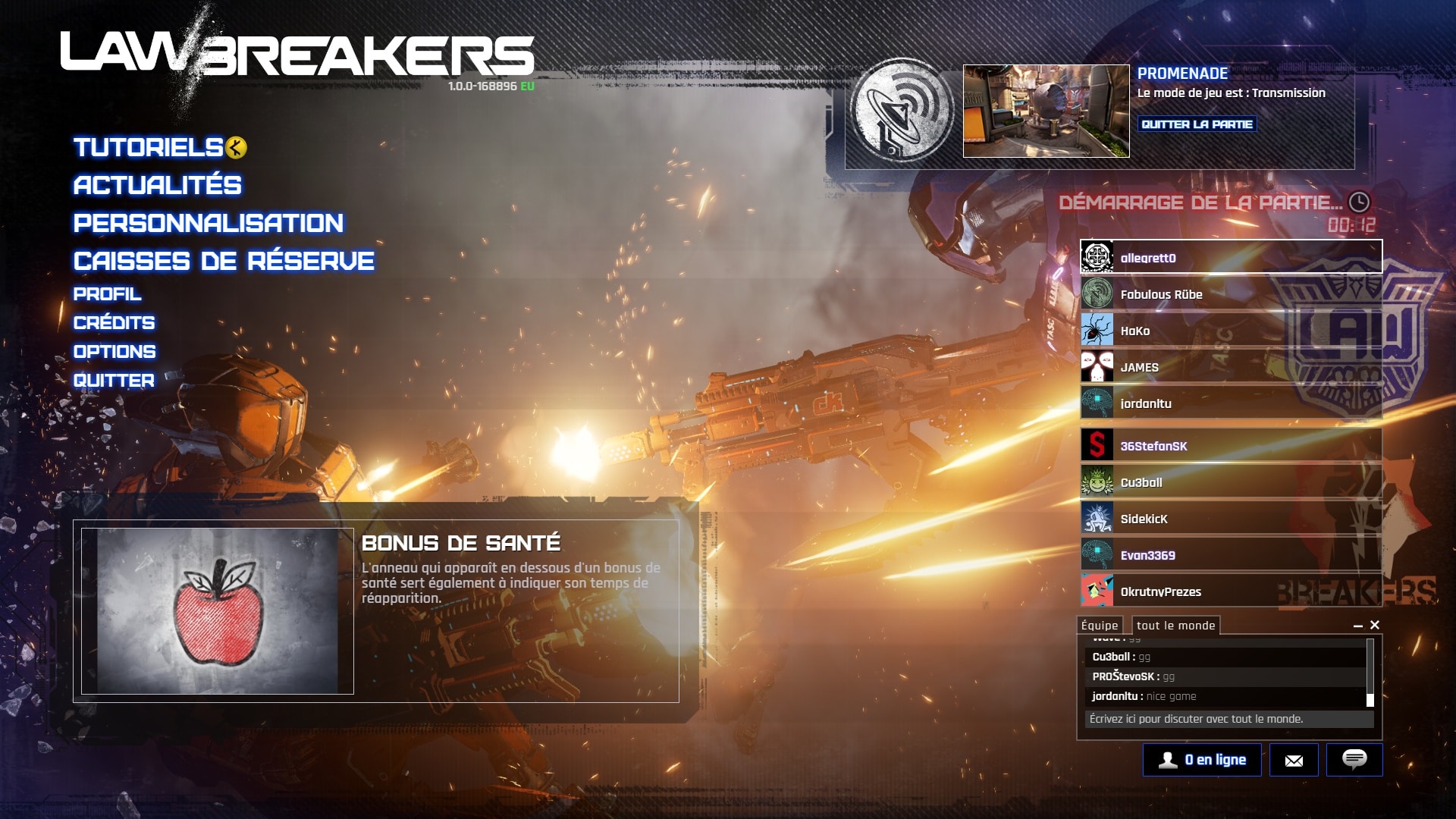
Task: Open Caisses de Réserve
Action: click(x=224, y=261)
